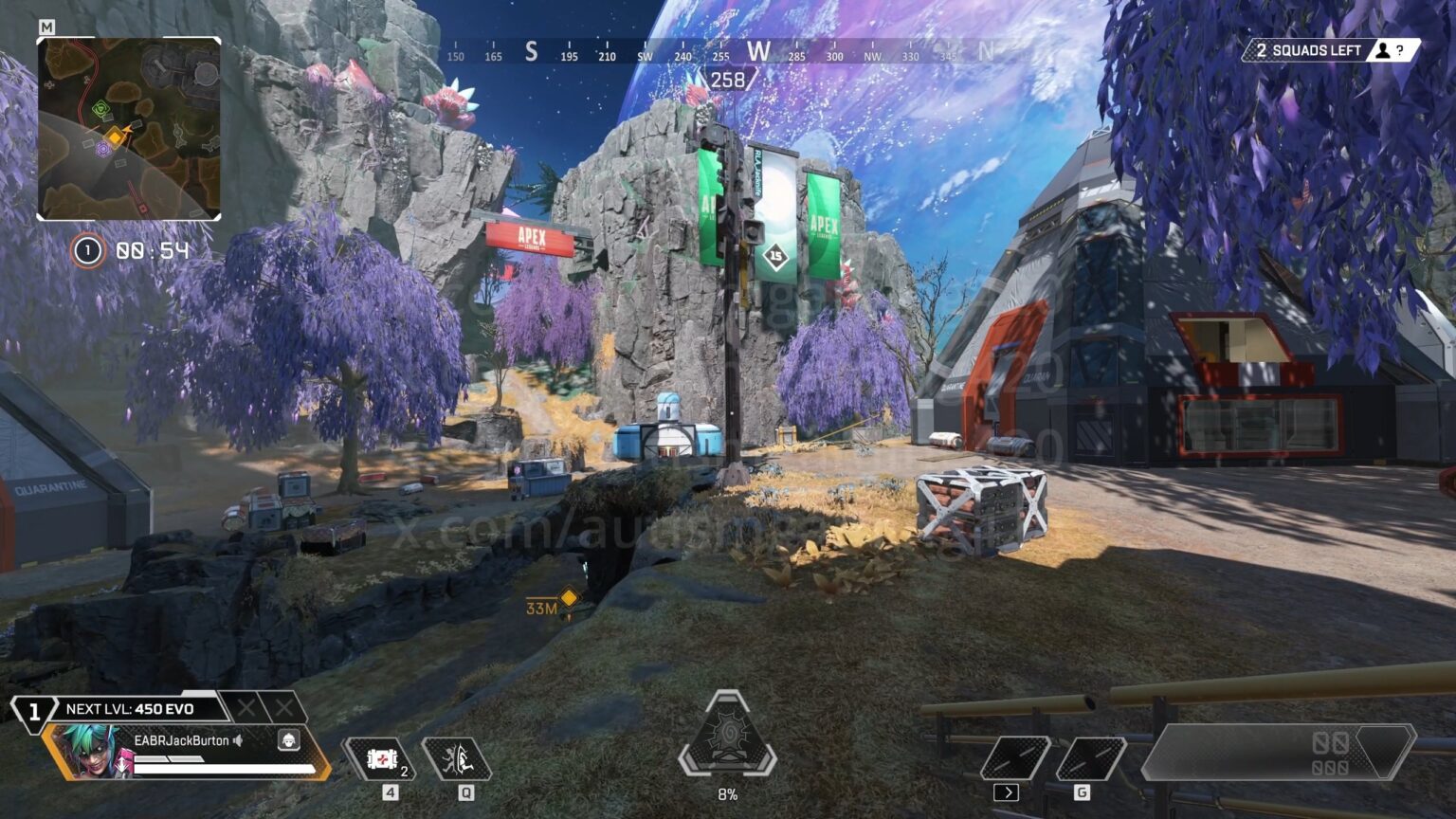
Task: Toggle the question mark indicator top right
Action: click(1400, 49)
